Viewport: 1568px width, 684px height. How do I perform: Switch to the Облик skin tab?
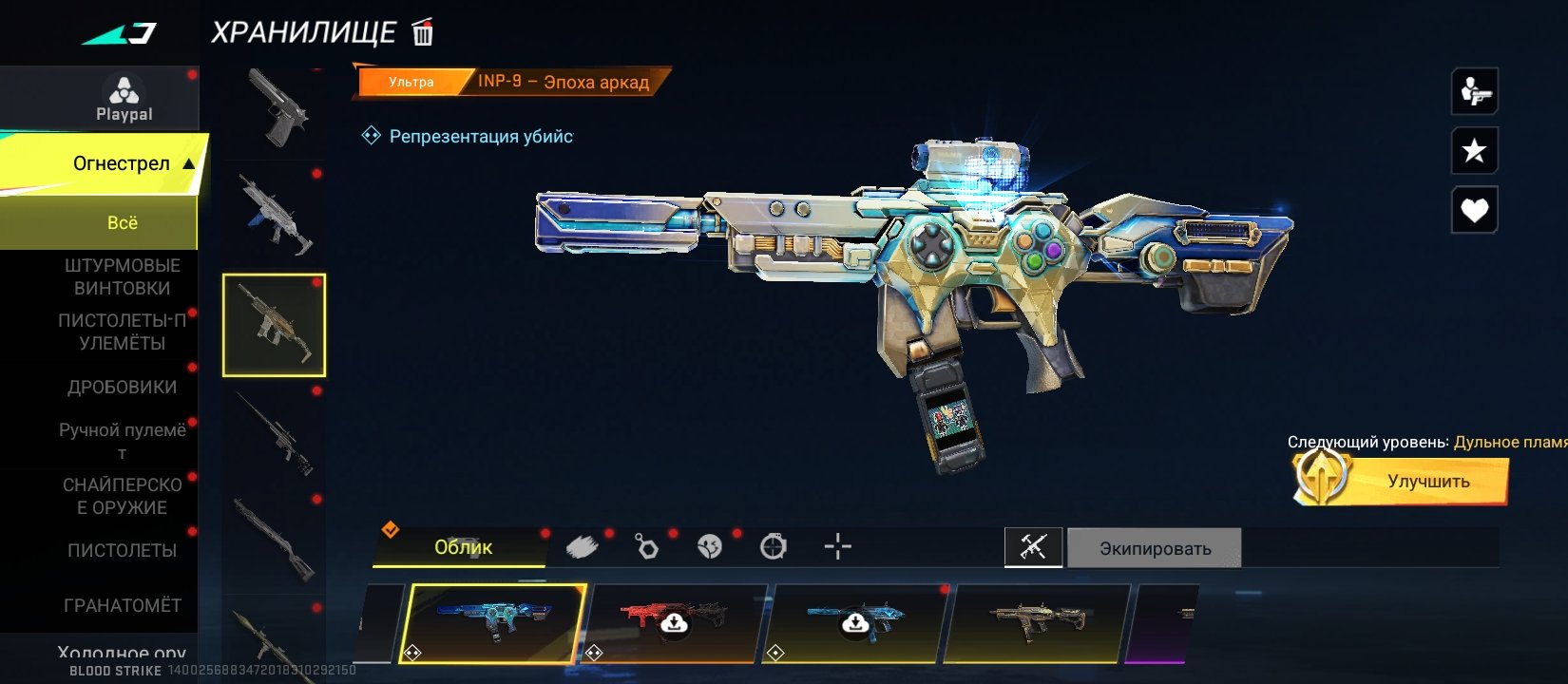click(x=463, y=547)
